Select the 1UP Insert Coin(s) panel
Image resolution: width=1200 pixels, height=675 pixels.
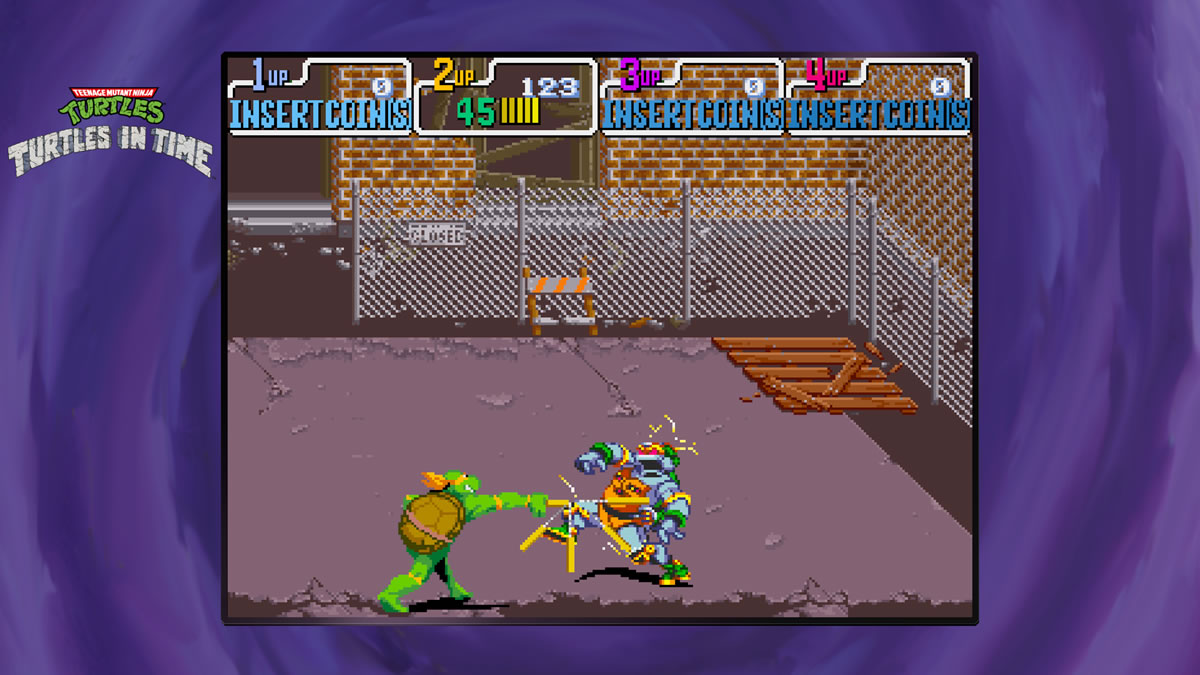coord(319,97)
